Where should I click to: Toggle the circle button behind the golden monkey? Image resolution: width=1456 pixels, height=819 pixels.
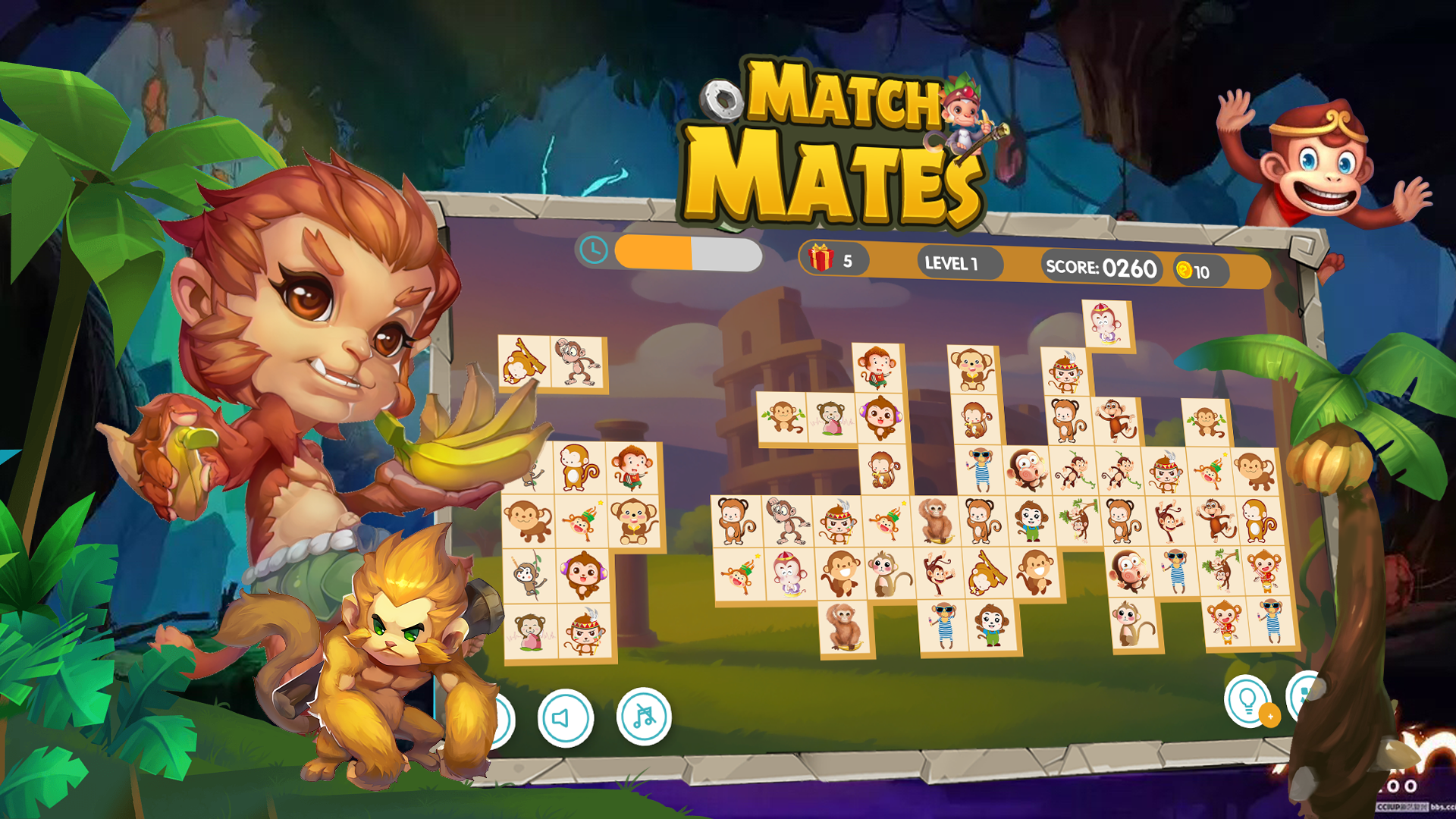(503, 721)
